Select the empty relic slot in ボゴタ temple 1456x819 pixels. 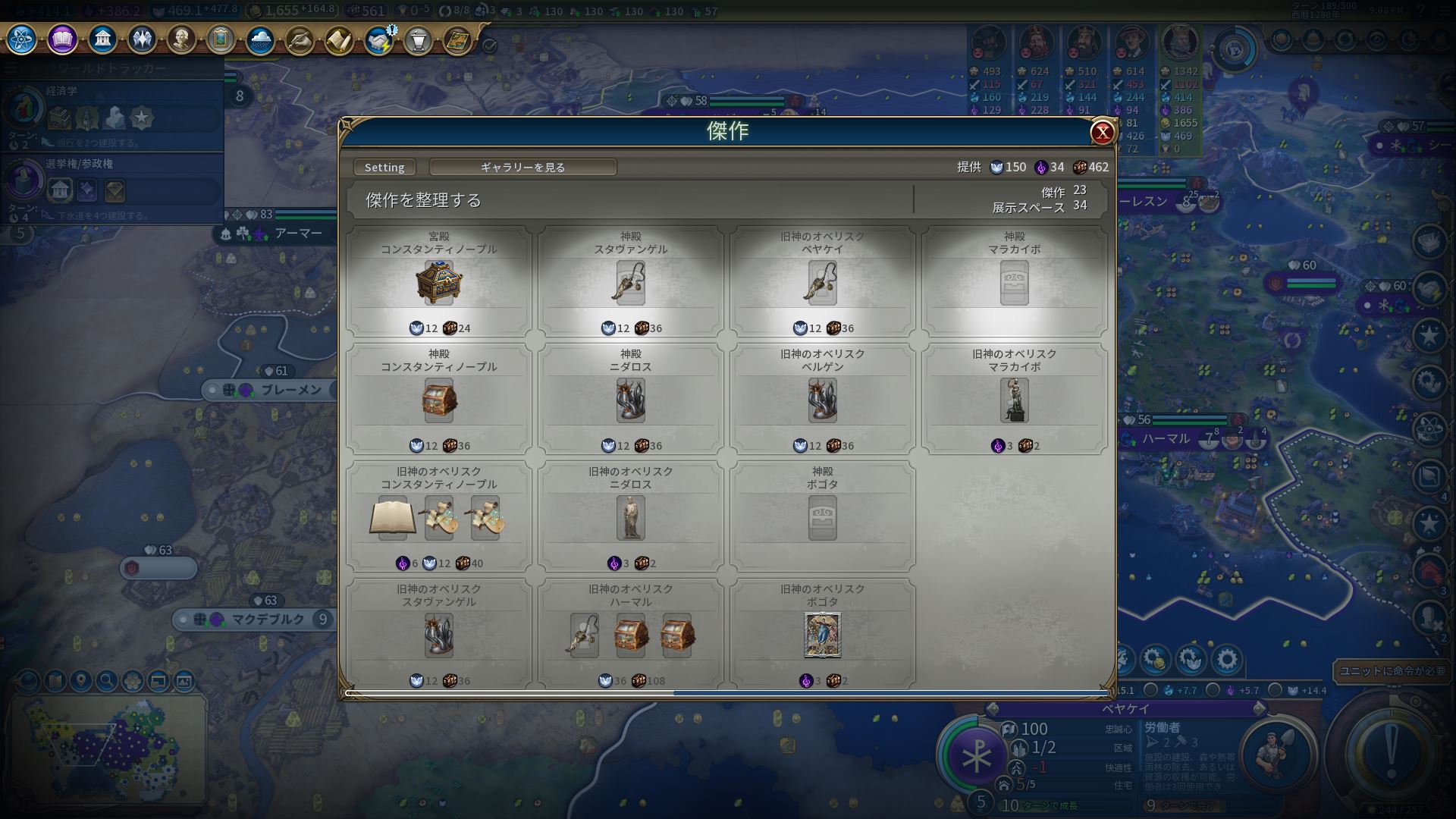[x=822, y=518]
